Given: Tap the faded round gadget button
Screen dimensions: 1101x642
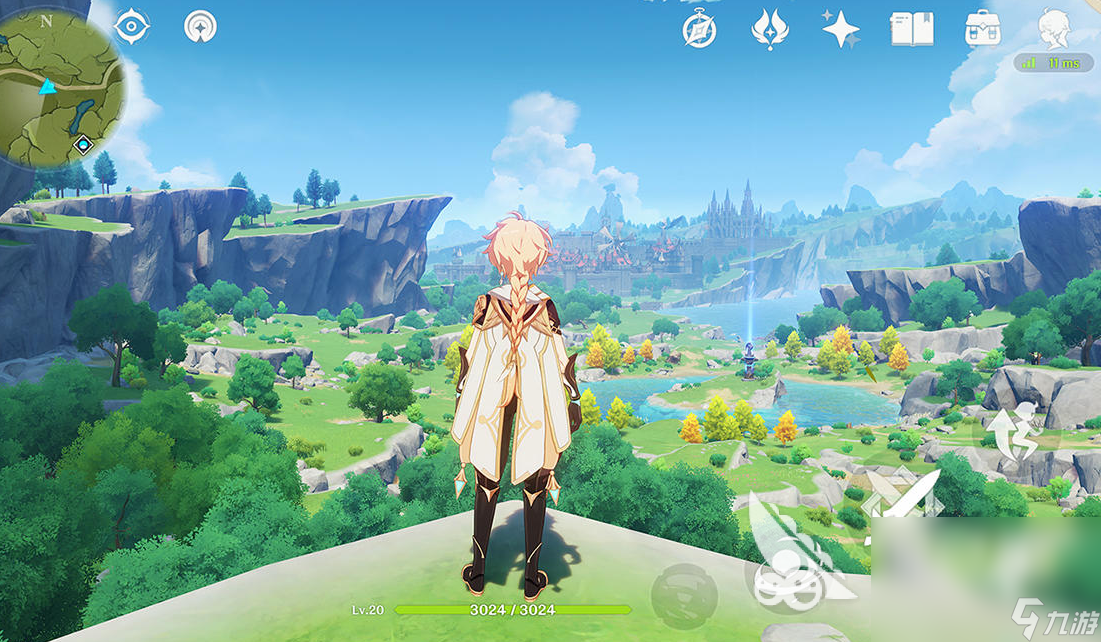Looking at the screenshot, I should click(683, 594).
